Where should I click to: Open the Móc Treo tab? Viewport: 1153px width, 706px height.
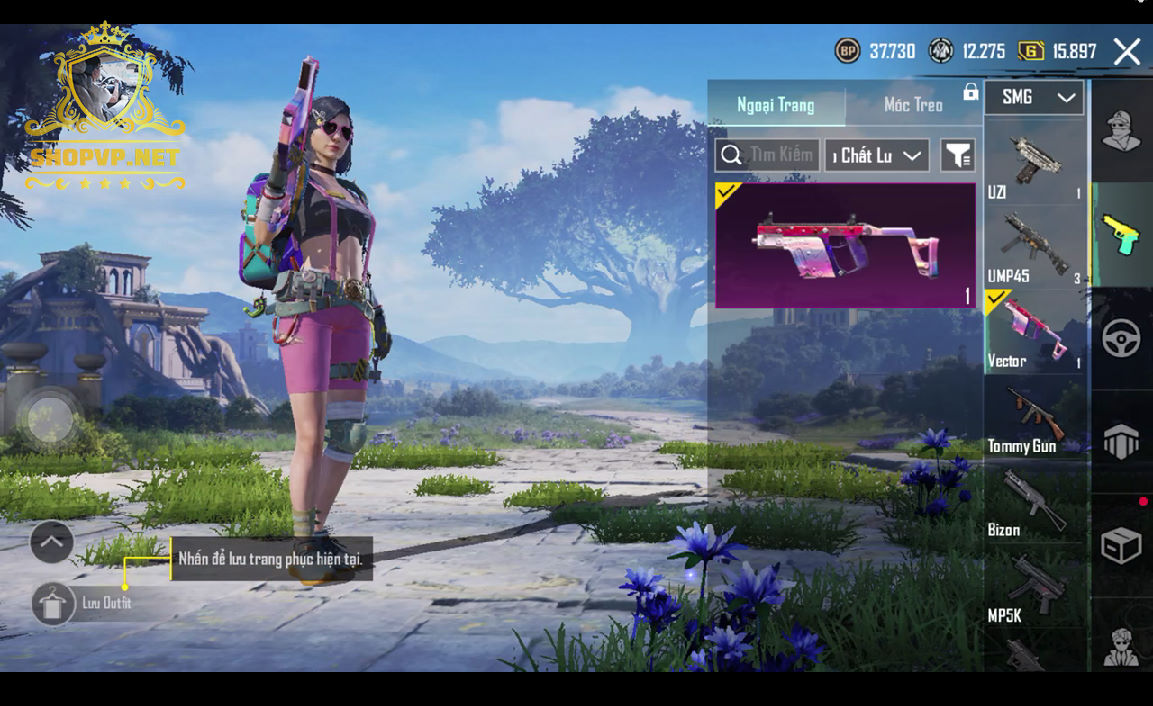(x=913, y=105)
